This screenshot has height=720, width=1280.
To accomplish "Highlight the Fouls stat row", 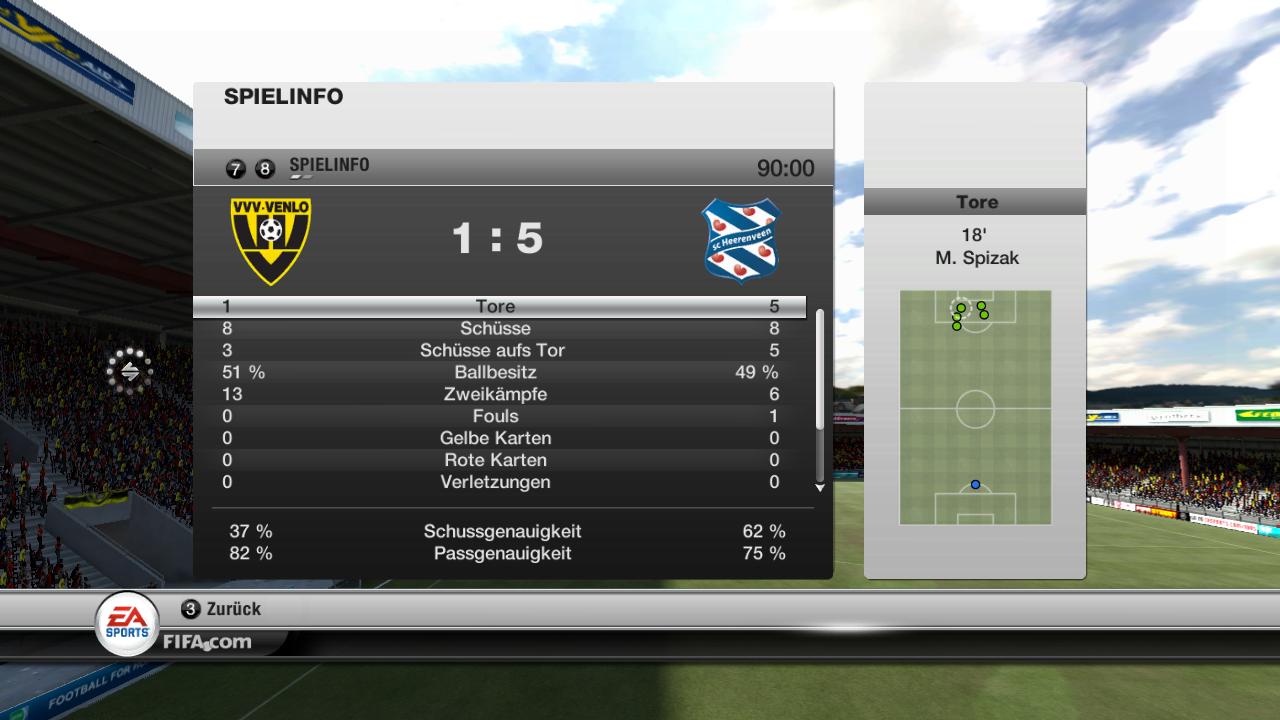I will point(497,417).
